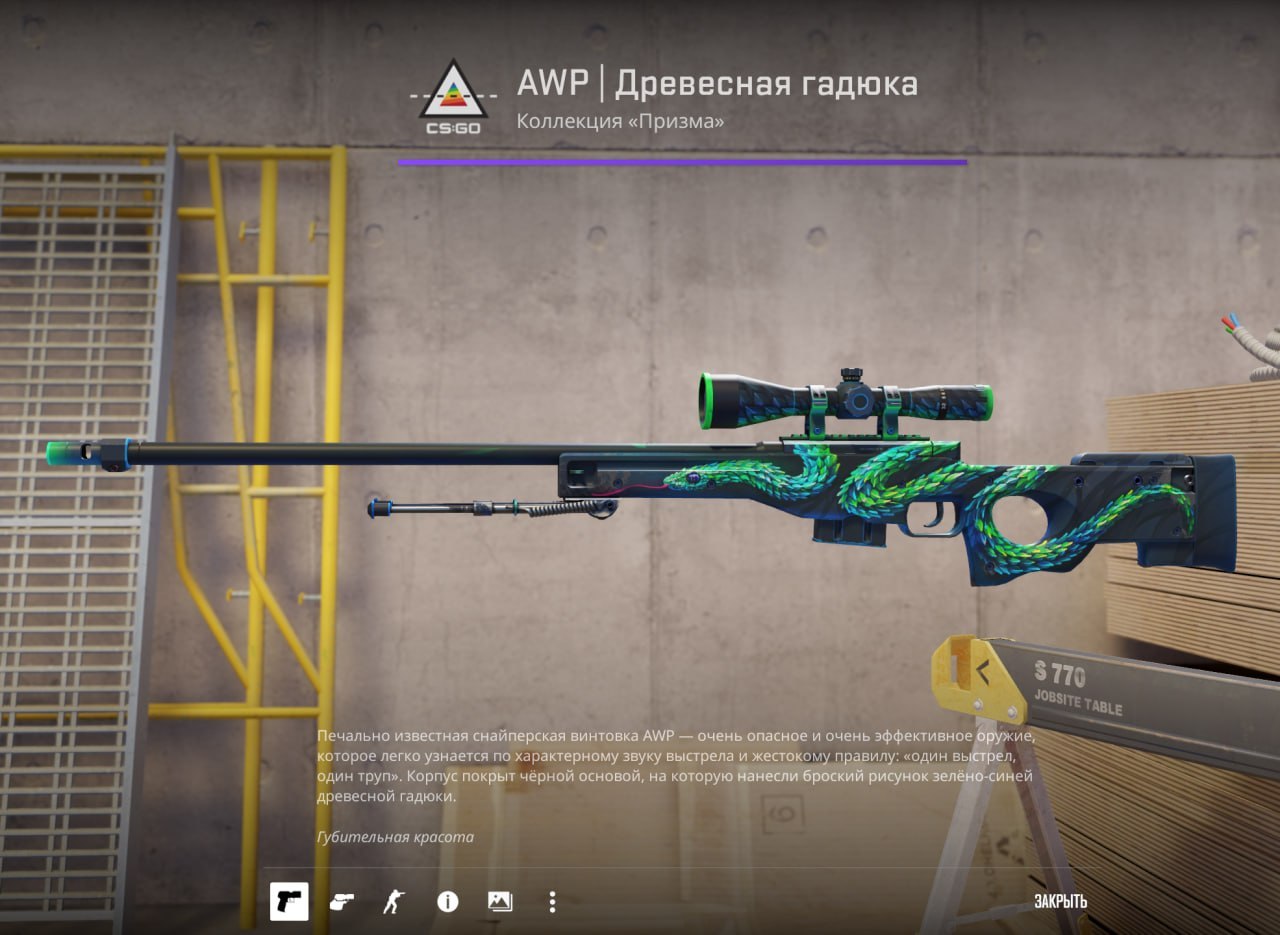Image resolution: width=1280 pixels, height=935 pixels.
Task: Show the weapon on a character model
Action: (394, 902)
